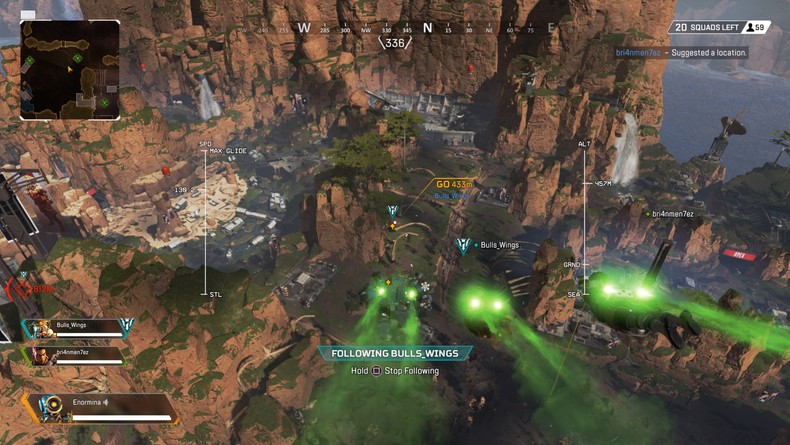Click Enormina's legend portrait
The image size is (790, 445).
(x=49, y=406)
